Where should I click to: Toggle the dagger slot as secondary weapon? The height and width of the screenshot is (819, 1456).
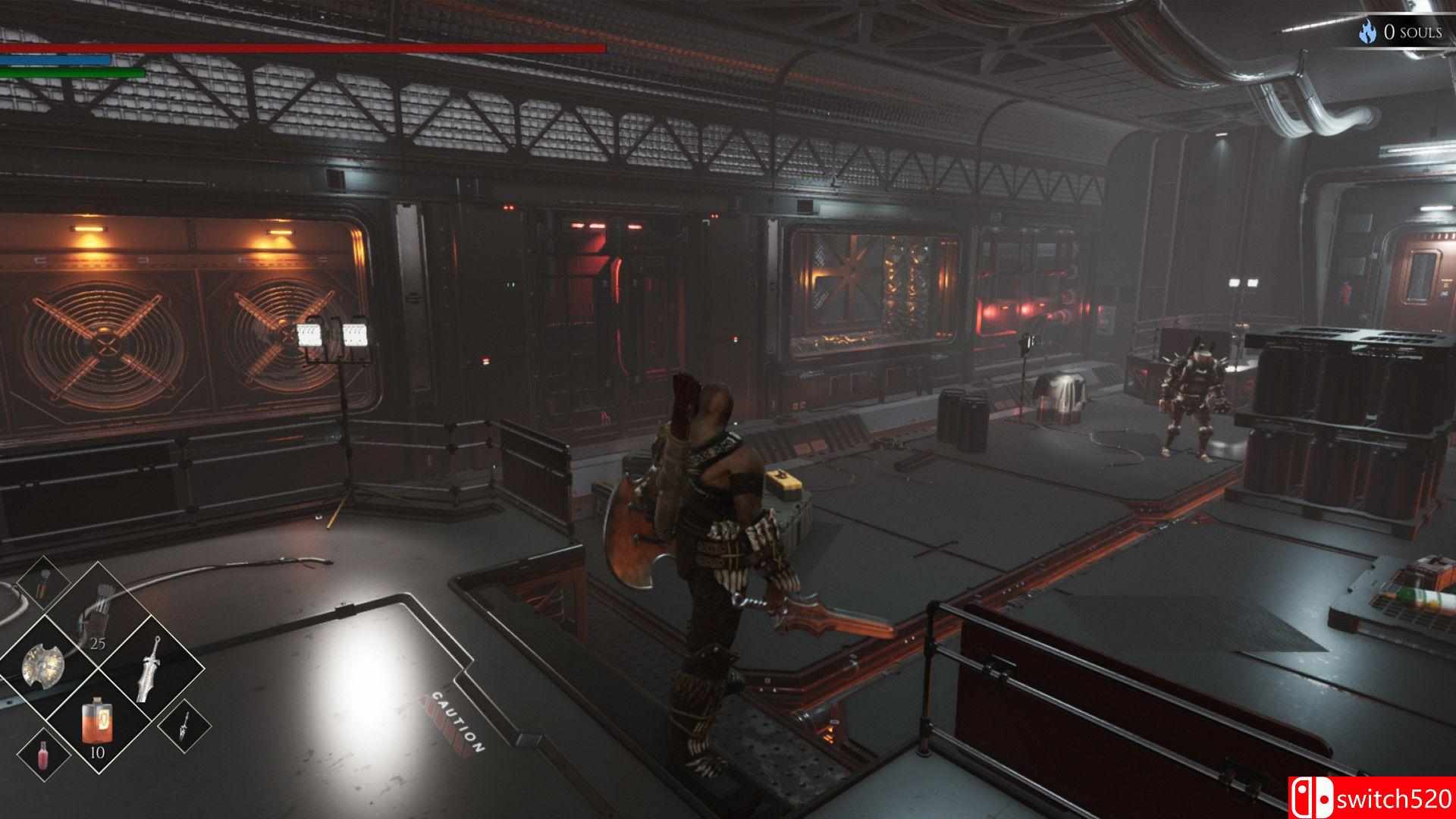pos(184,728)
